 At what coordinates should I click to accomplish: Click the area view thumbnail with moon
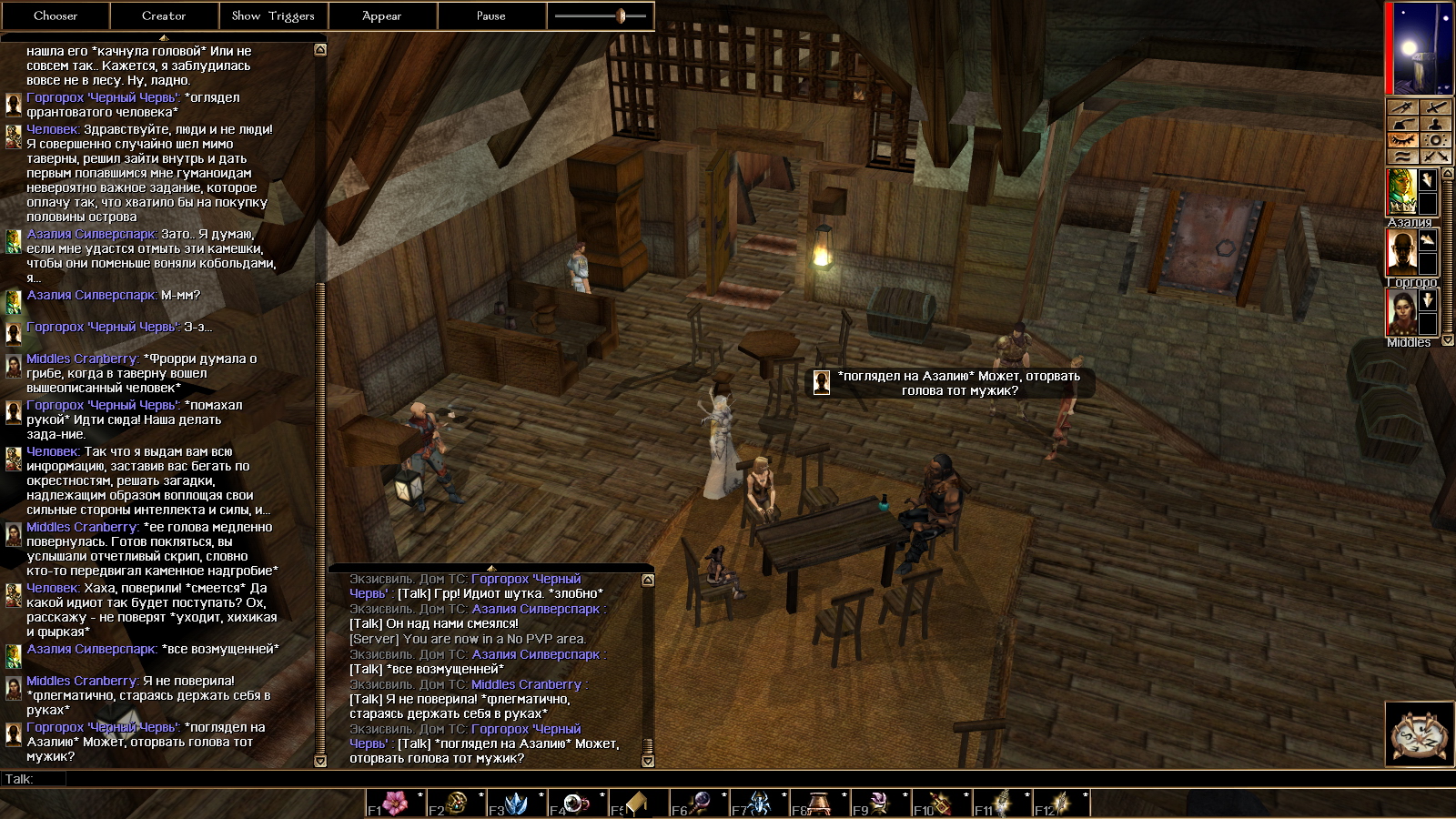click(1418, 49)
